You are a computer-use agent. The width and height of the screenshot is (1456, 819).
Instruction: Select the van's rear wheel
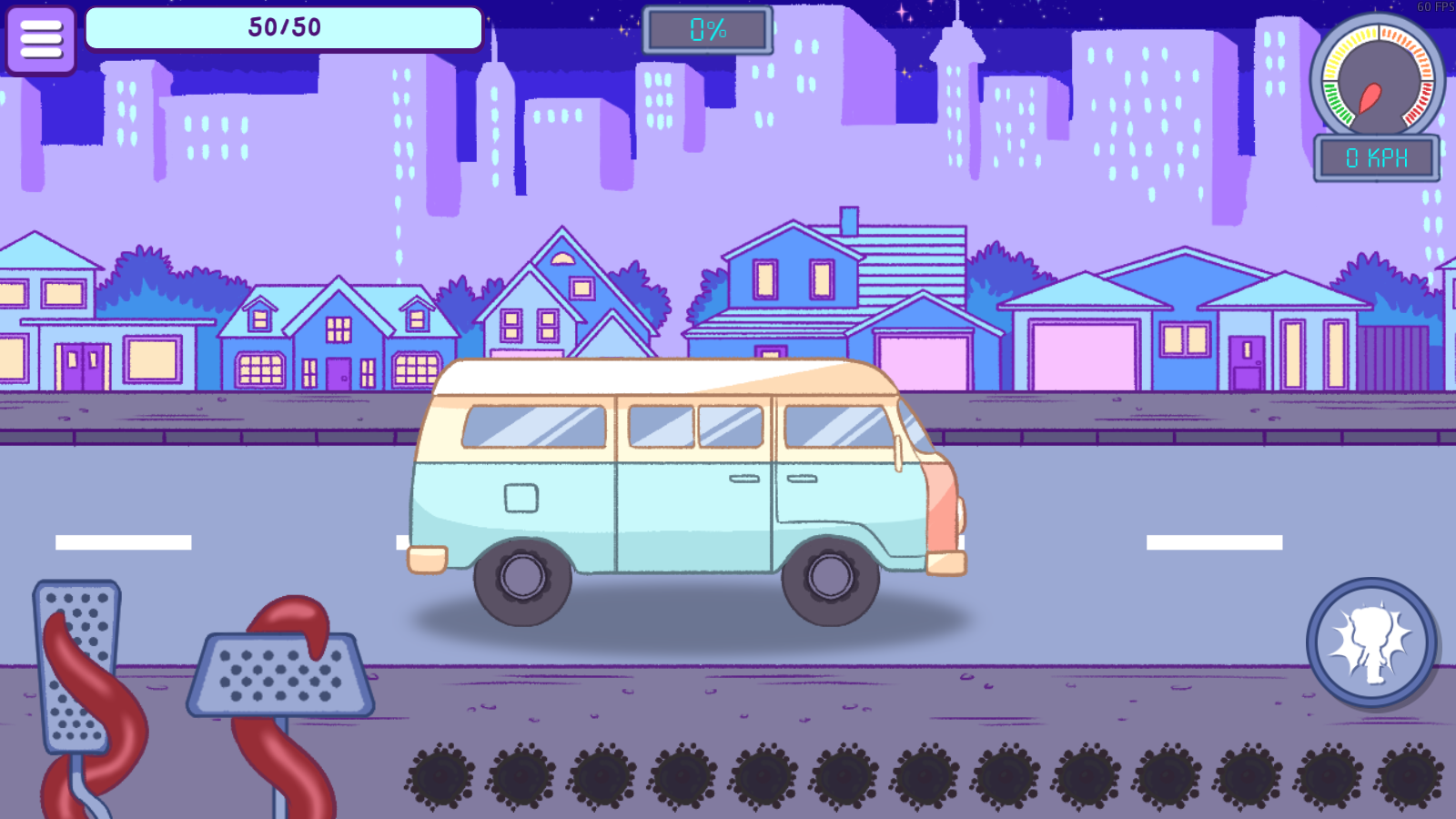pos(522,582)
